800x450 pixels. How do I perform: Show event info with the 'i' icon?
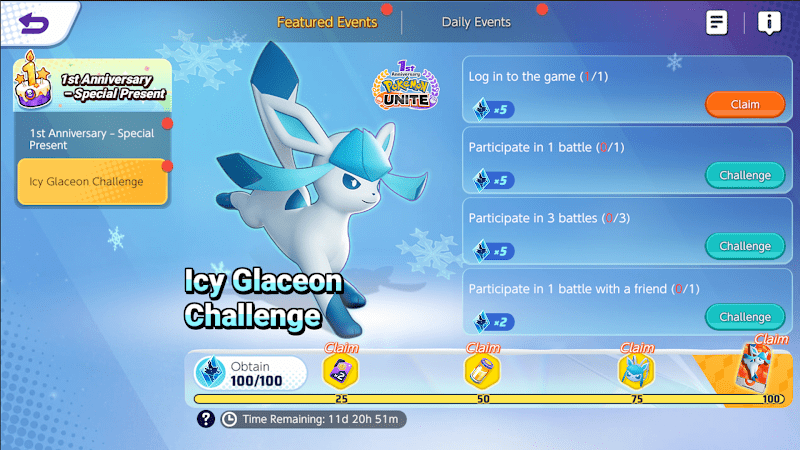769,23
